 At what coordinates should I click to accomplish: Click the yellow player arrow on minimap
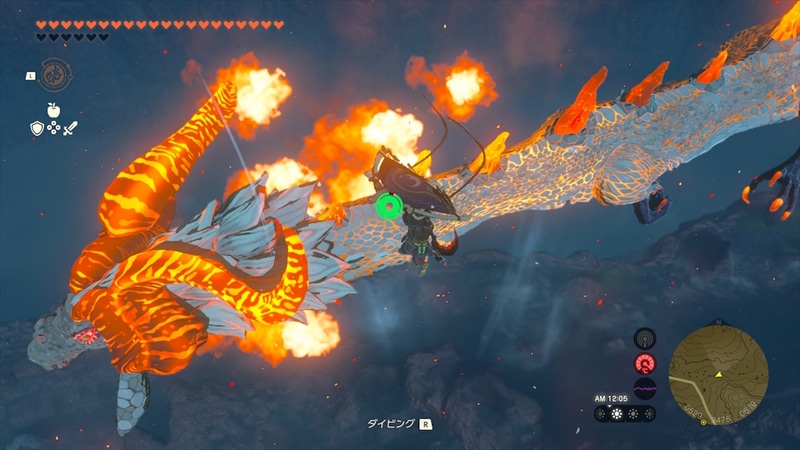[x=718, y=374]
